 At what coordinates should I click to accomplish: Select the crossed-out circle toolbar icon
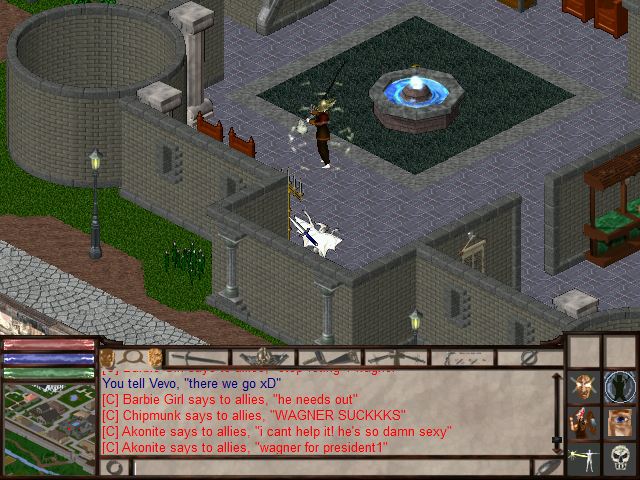530,357
